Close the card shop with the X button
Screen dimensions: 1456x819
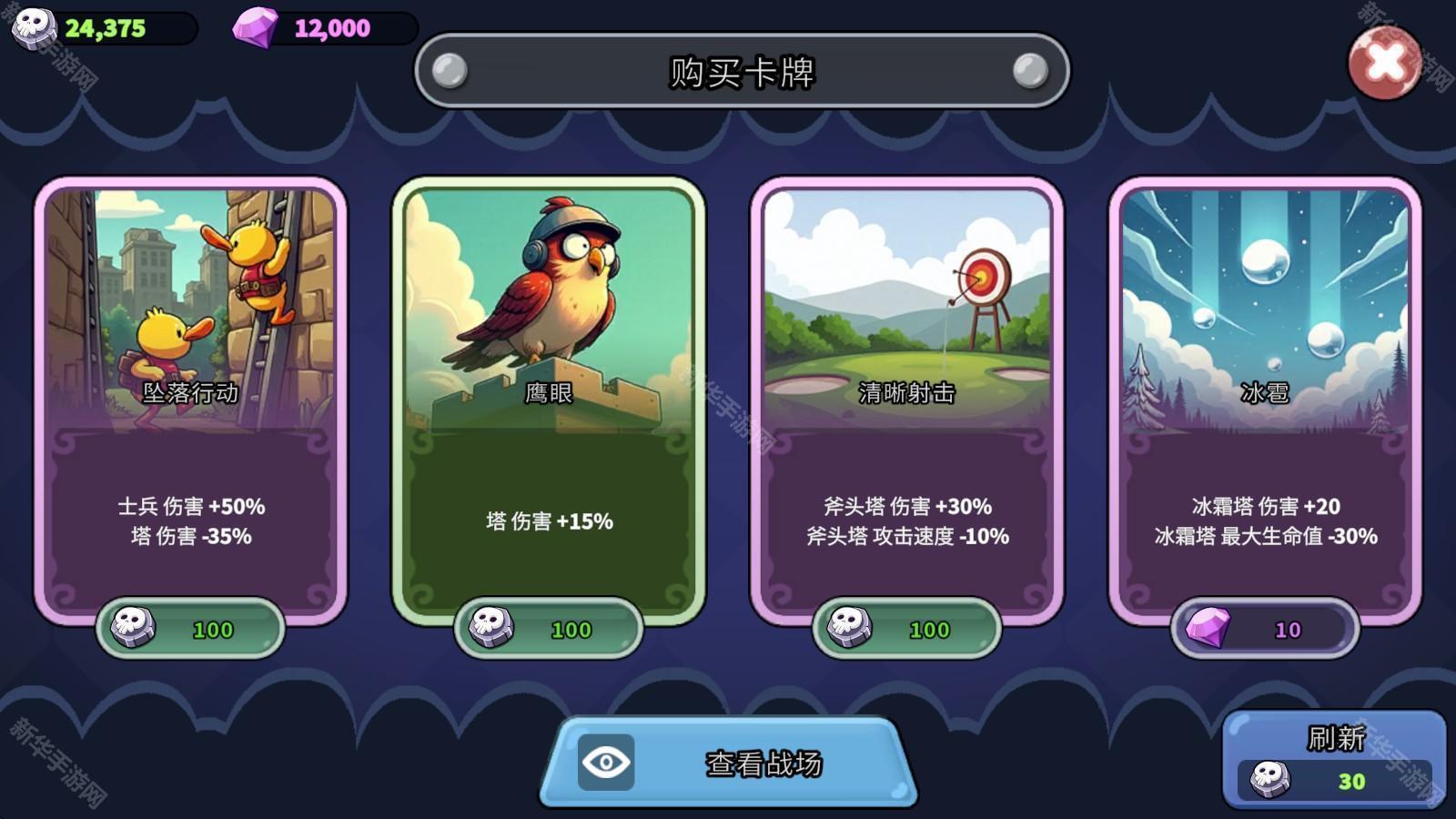coord(1384,61)
